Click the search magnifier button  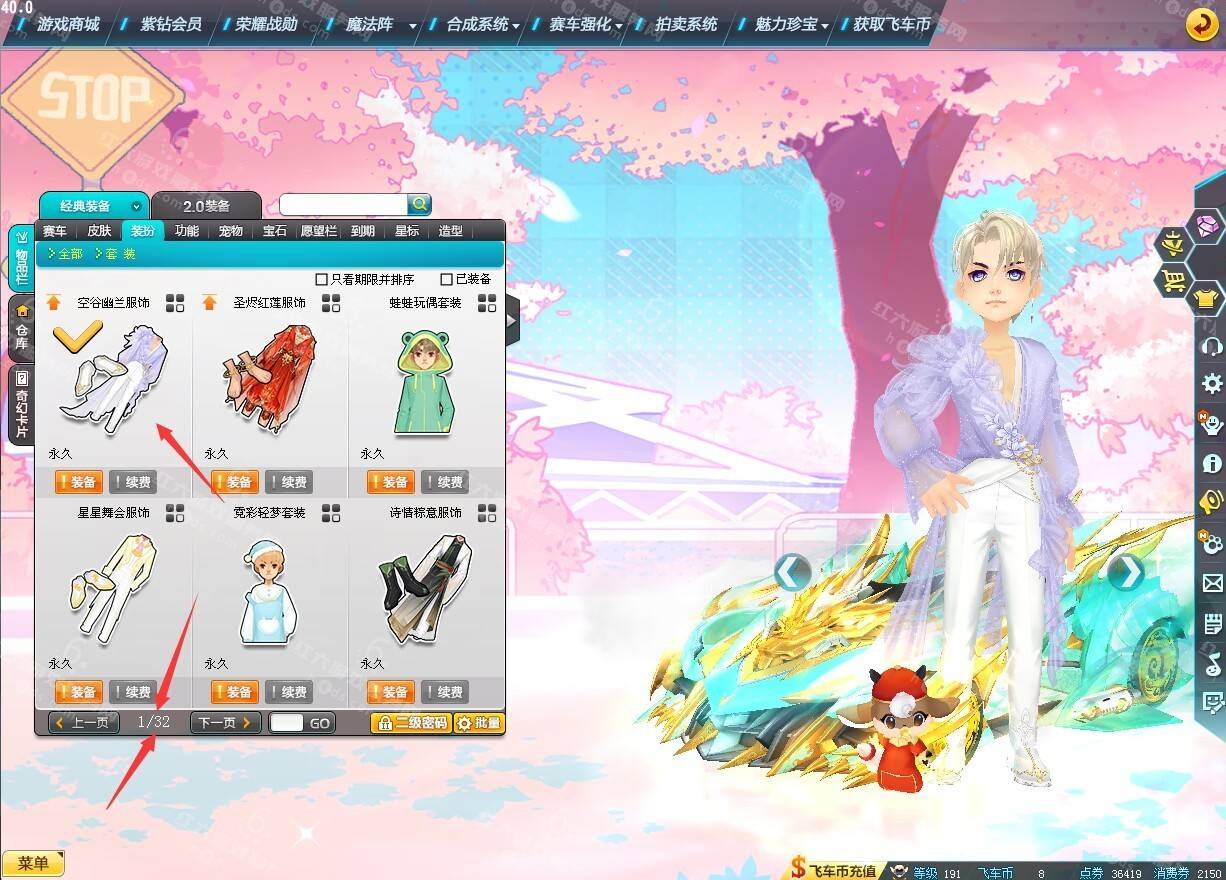[x=420, y=204]
